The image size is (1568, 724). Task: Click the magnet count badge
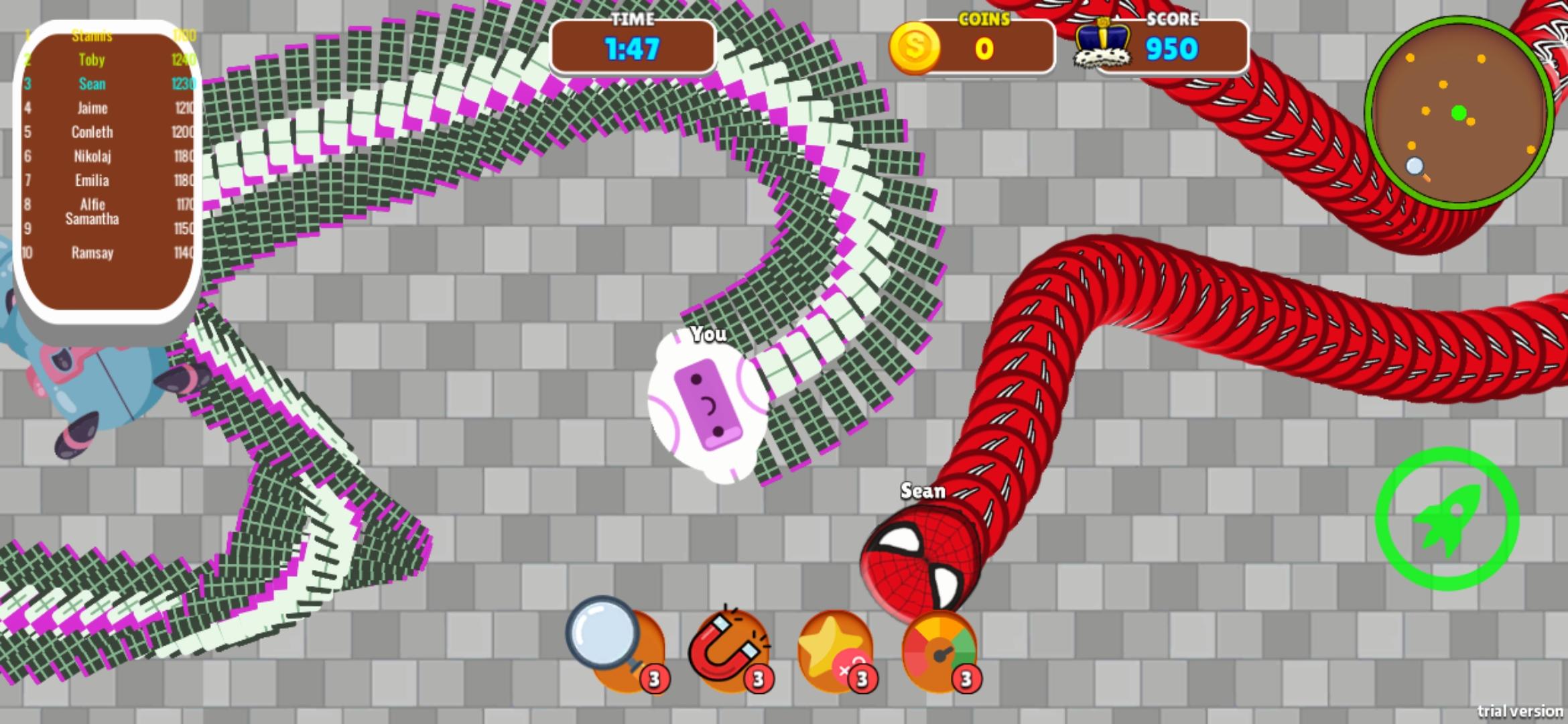tap(757, 677)
